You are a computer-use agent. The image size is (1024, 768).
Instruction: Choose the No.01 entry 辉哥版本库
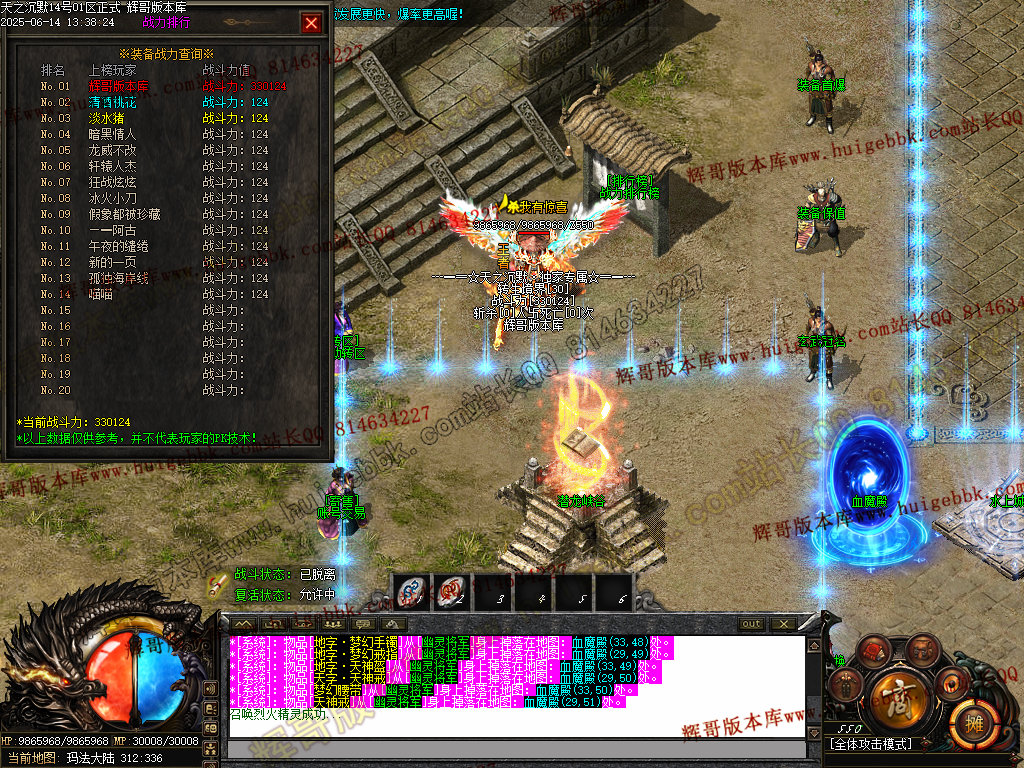[118, 86]
